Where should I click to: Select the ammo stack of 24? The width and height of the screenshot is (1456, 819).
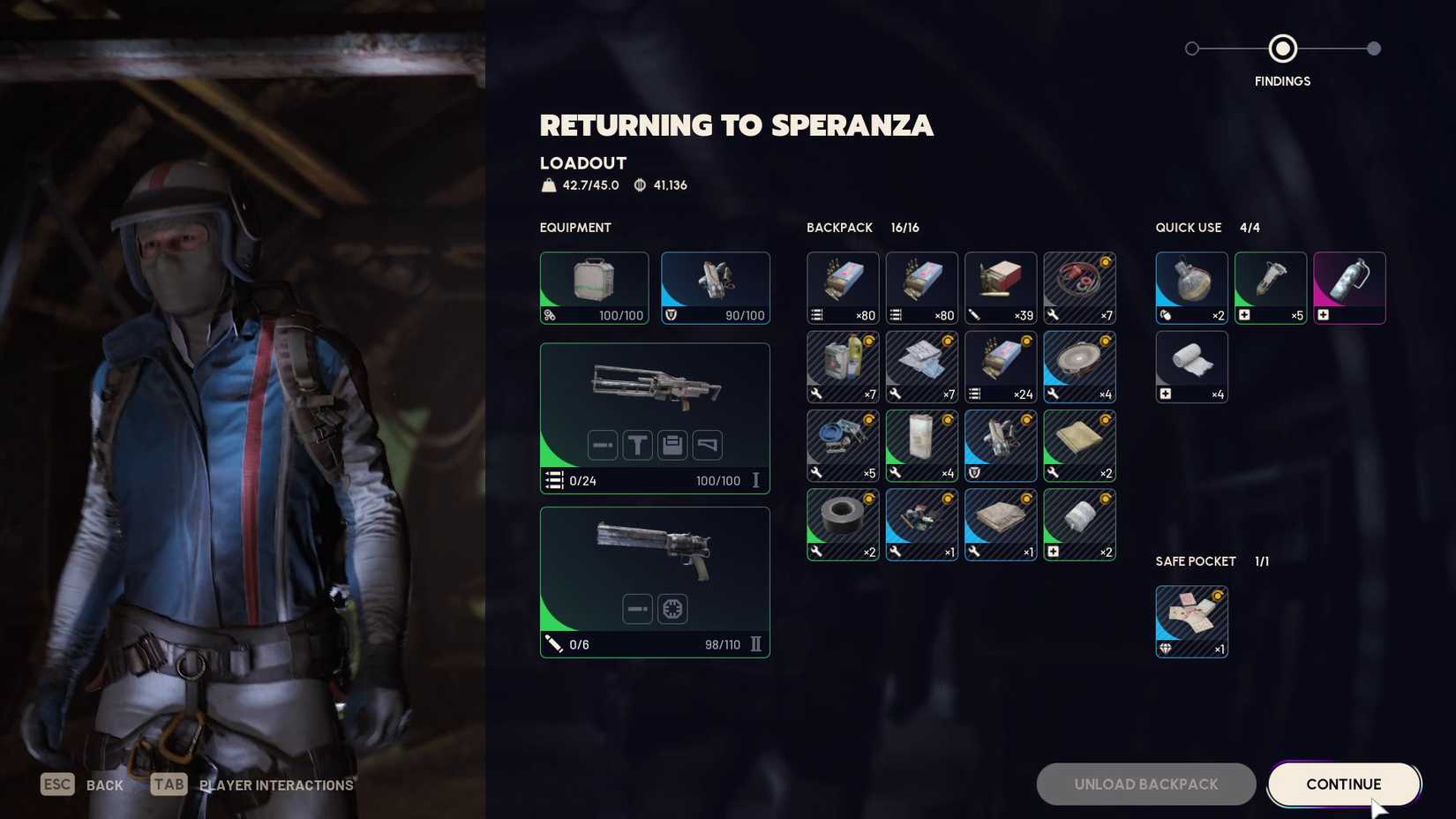1000,366
